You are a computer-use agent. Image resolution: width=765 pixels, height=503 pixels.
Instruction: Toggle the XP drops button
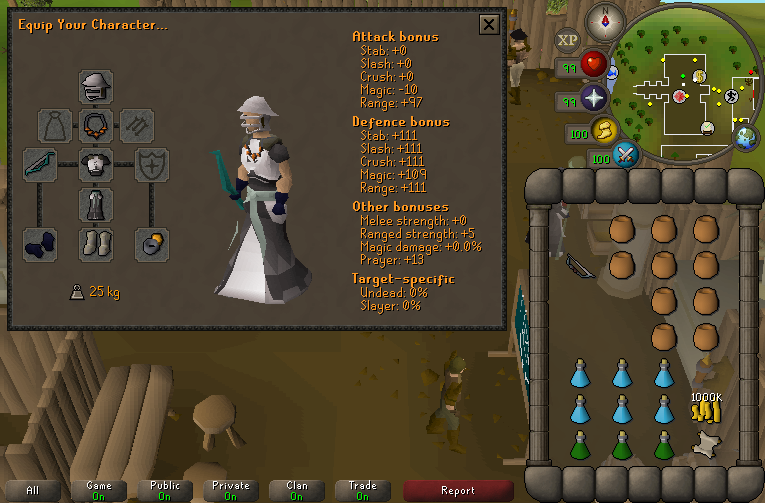click(x=567, y=40)
